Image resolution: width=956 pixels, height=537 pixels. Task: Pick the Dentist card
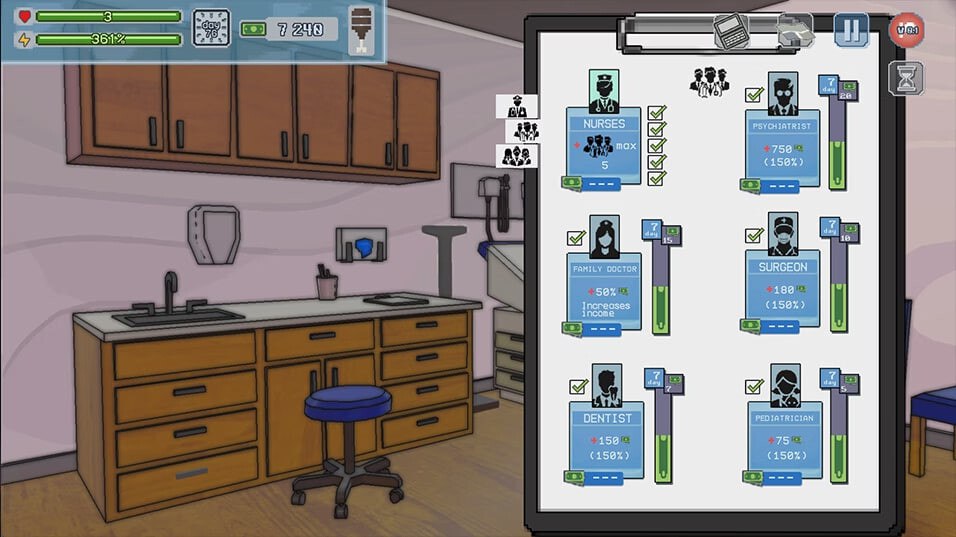607,432
